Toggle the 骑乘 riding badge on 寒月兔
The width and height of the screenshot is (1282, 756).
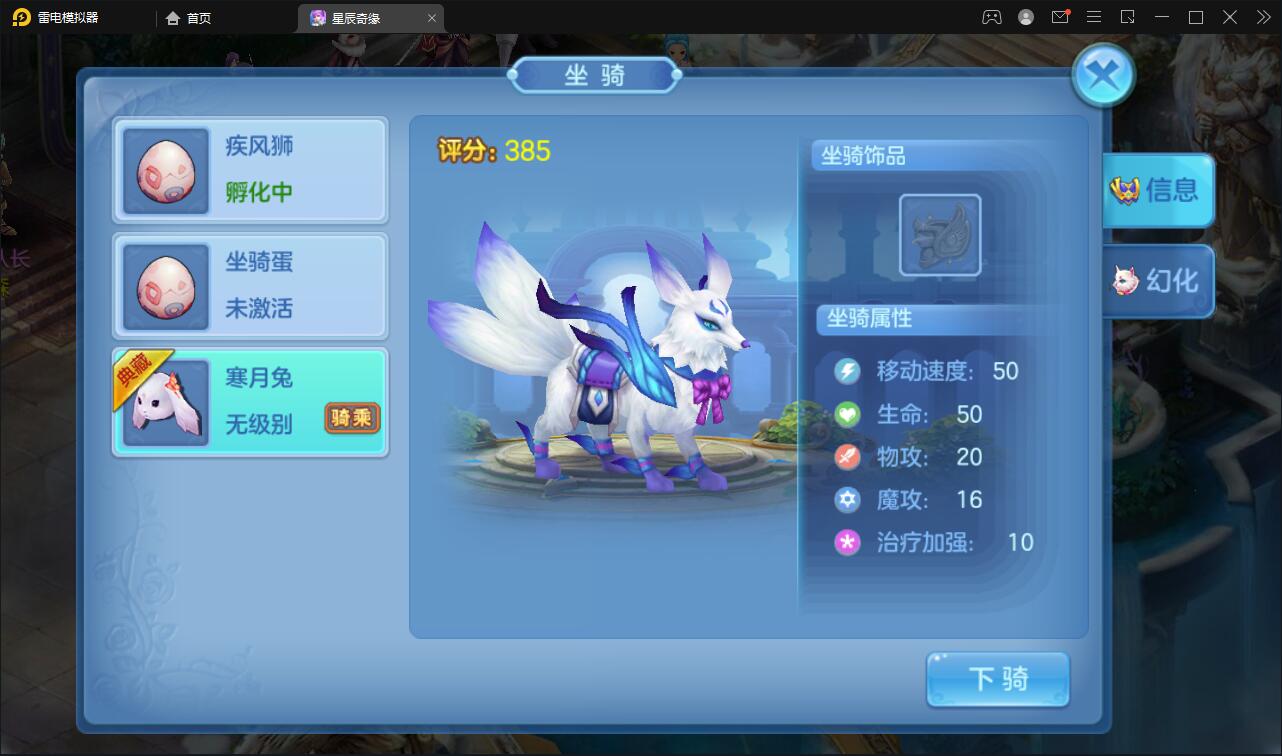(352, 420)
